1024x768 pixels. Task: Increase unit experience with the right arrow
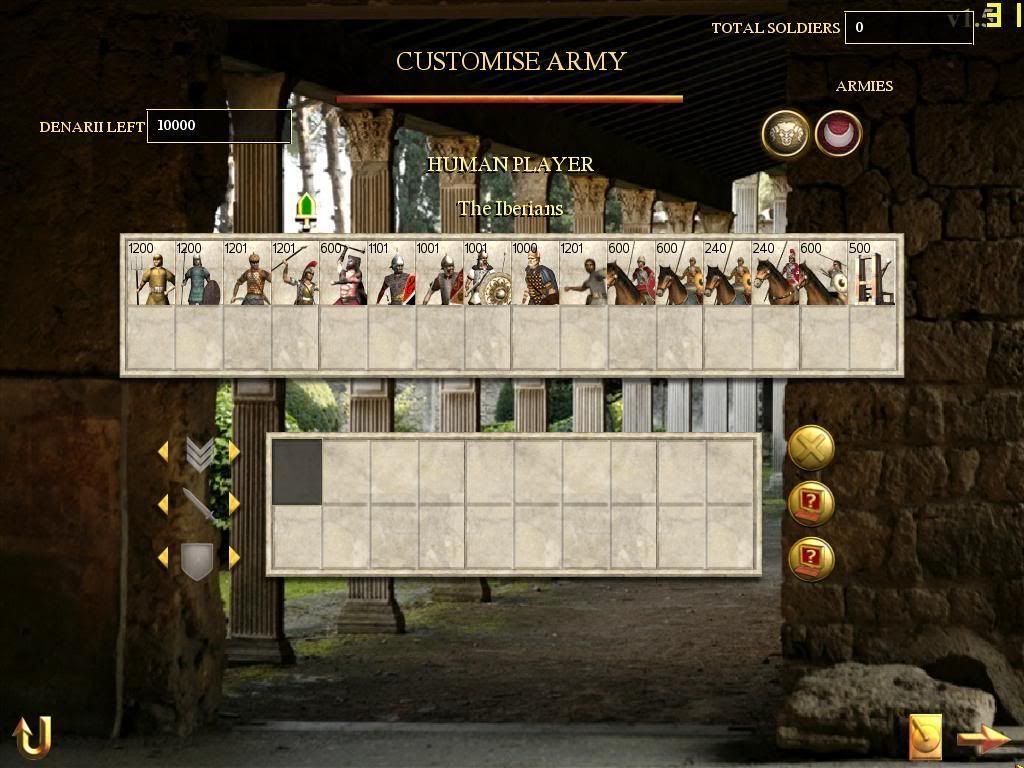point(234,452)
